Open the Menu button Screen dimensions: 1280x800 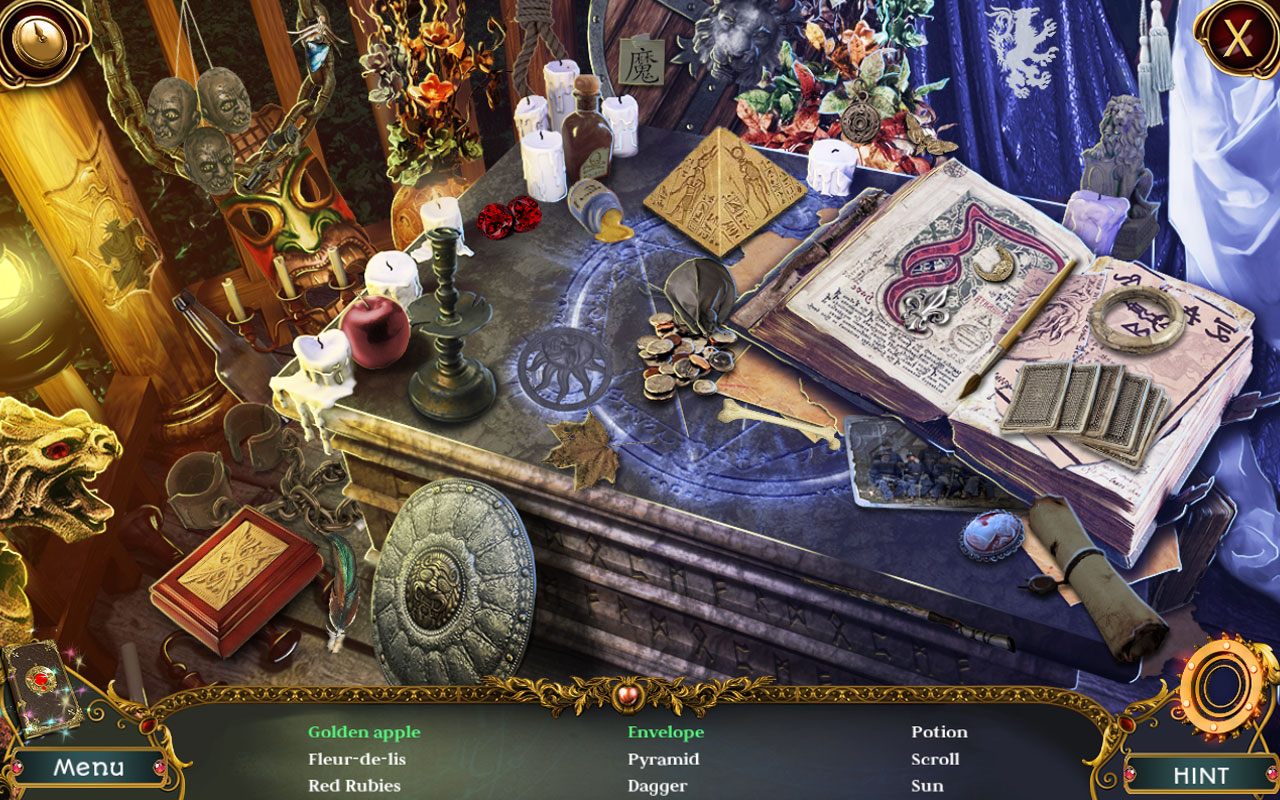(x=90, y=767)
